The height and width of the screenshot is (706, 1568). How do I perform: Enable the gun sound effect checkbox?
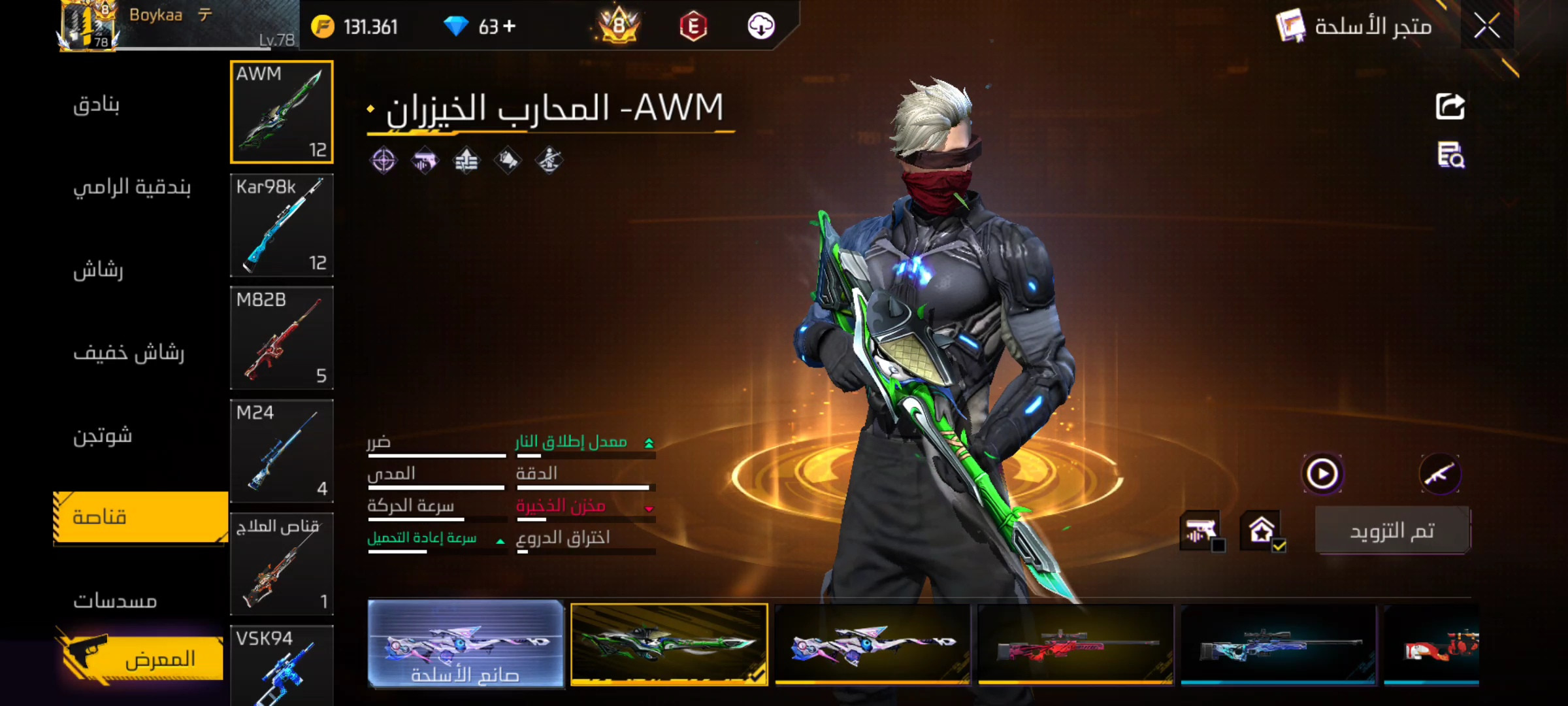(x=1201, y=531)
